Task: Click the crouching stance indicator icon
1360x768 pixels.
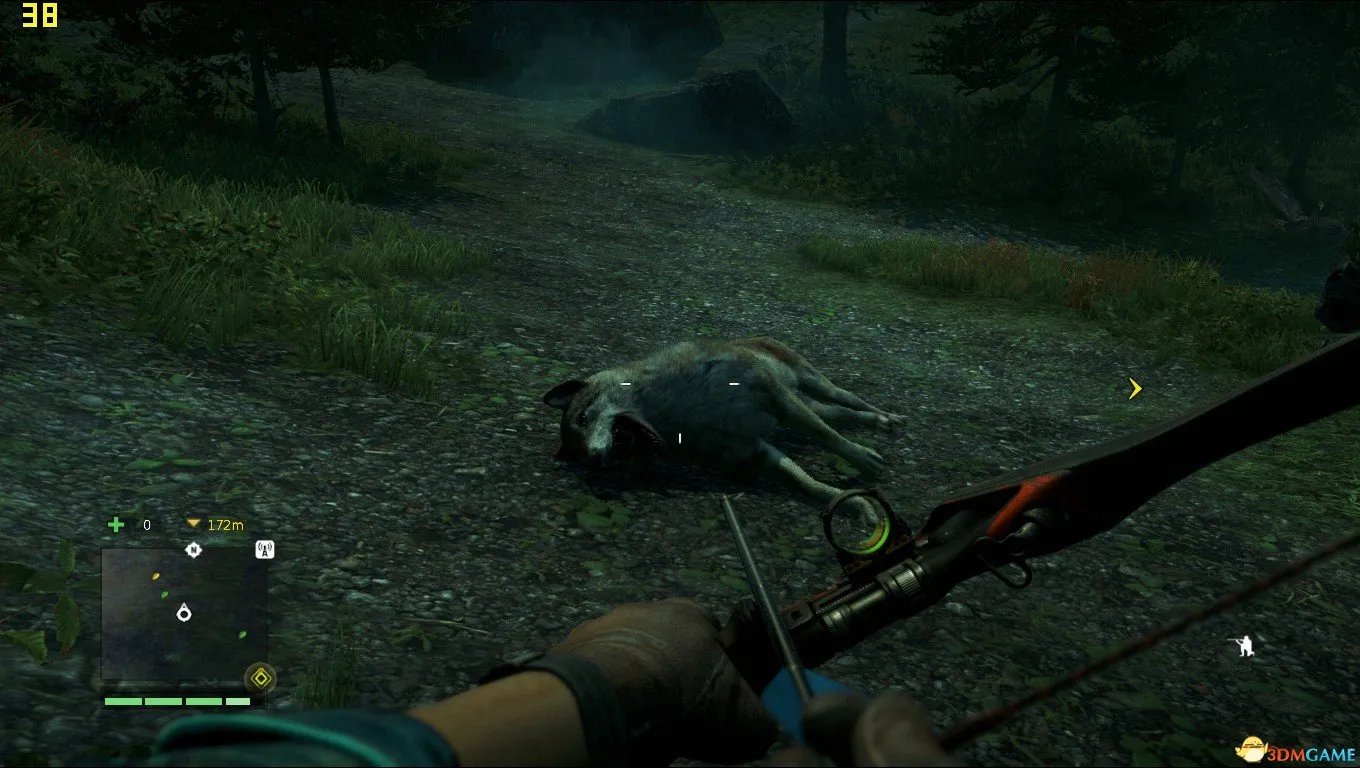Action: pyautogui.click(x=1244, y=646)
